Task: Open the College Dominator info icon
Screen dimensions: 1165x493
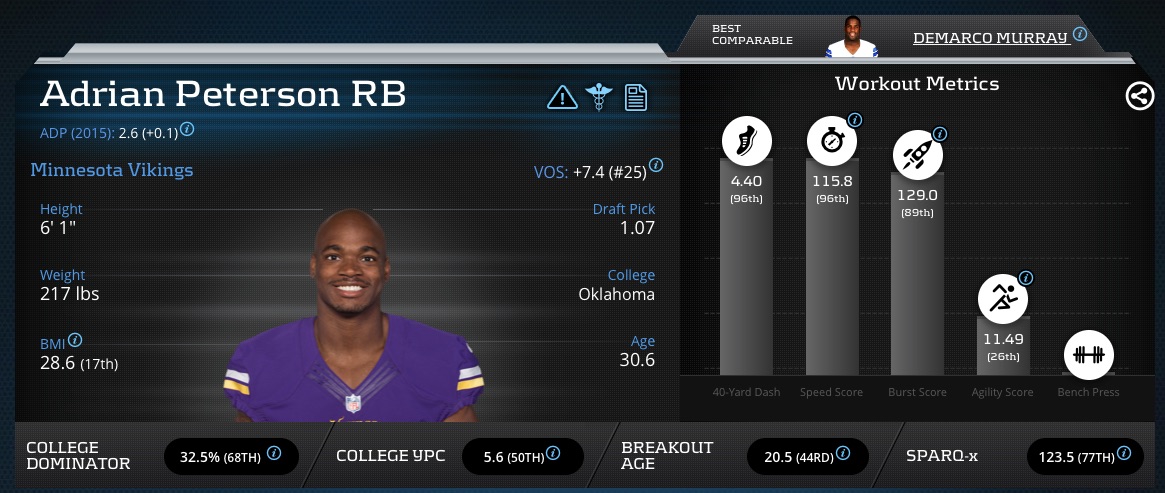Action: tap(274, 455)
